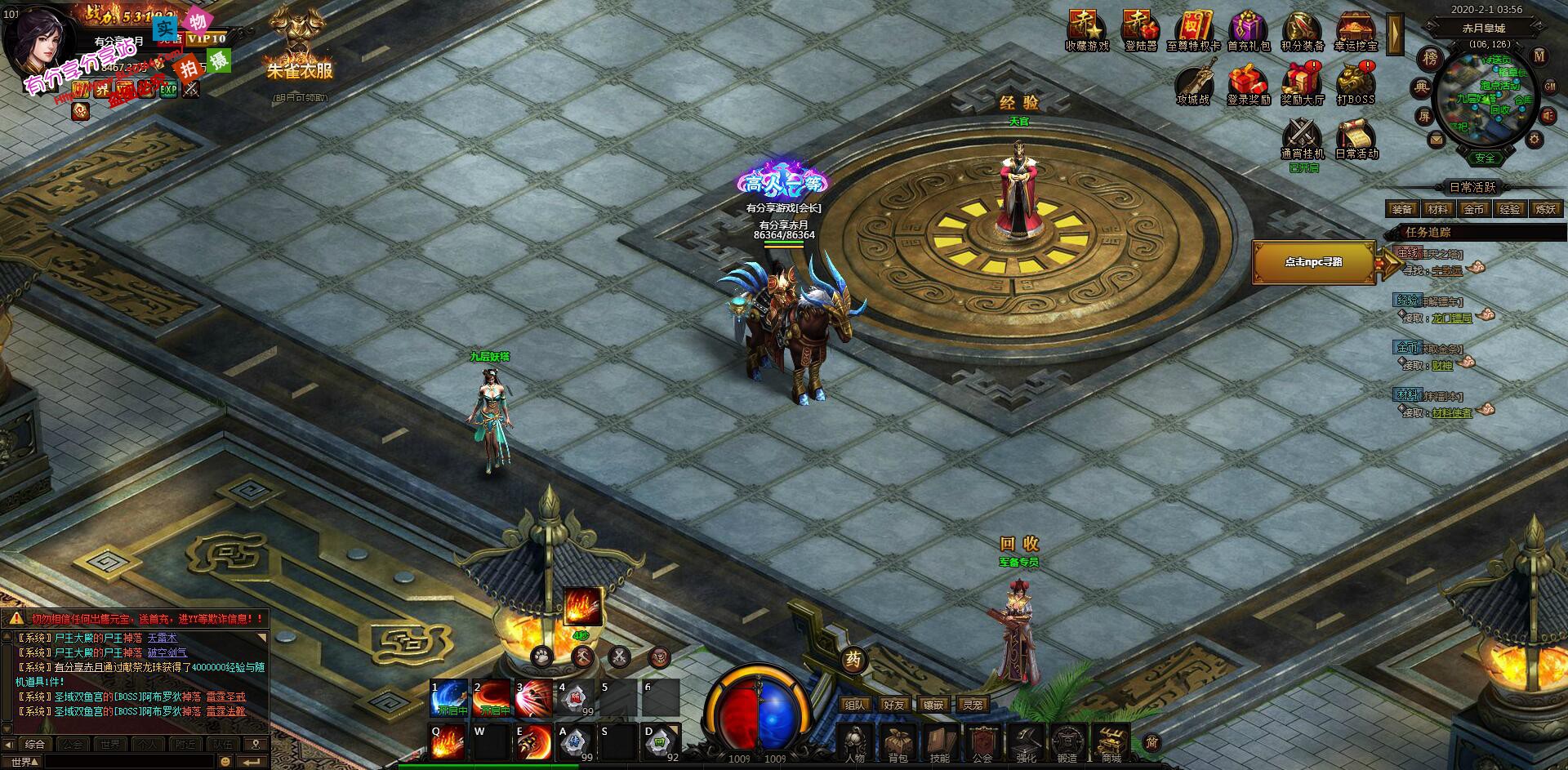The image size is (1568, 770).
Task: Click the 点击npc寻路 pathfinding button
Action: click(1313, 262)
